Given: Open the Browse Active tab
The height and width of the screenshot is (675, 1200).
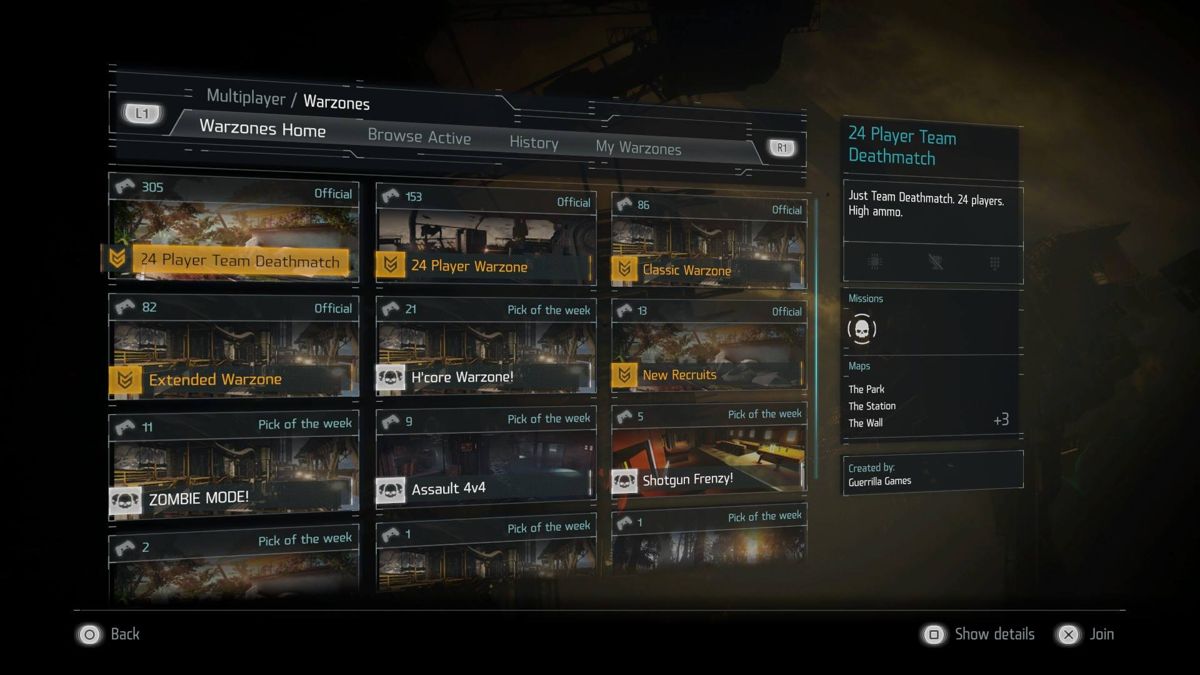Looking at the screenshot, I should point(419,137).
